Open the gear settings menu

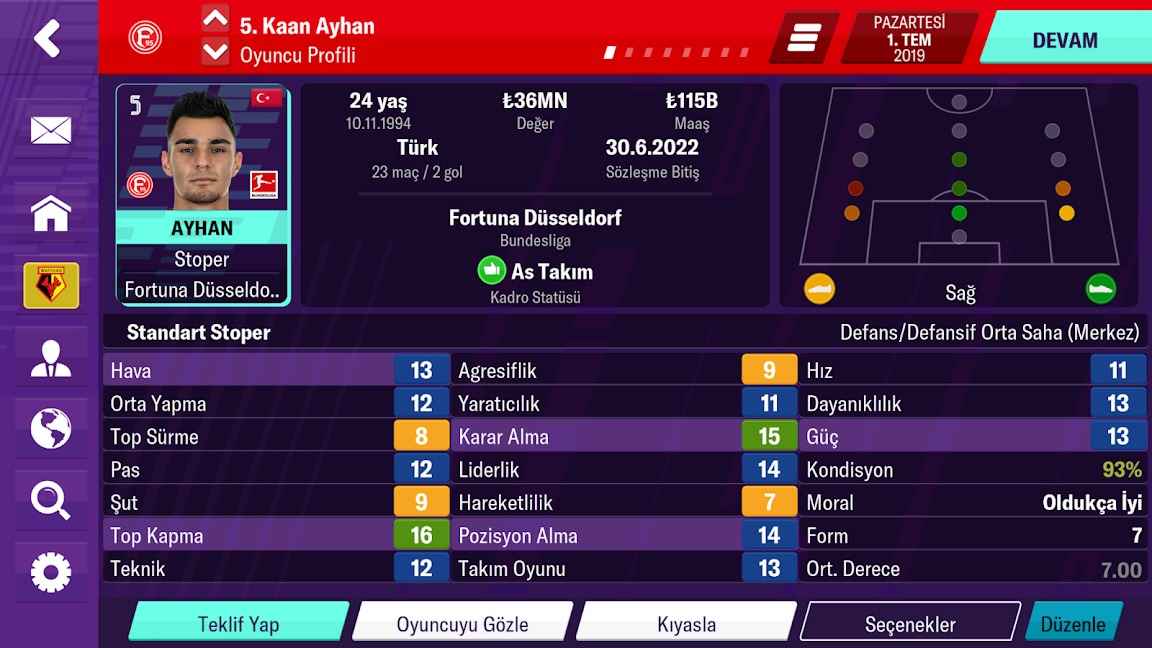pos(50,572)
